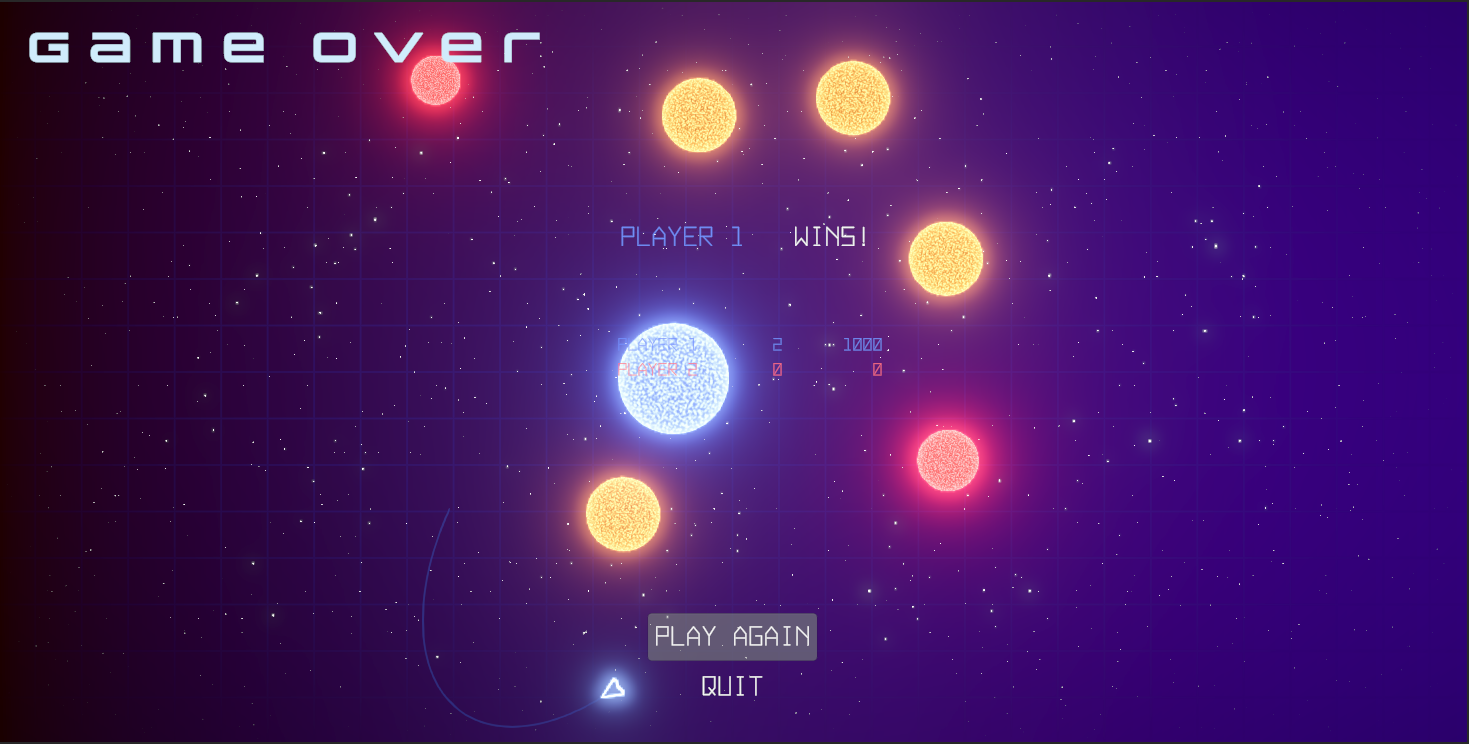1469x744 pixels.
Task: Click the large glowing white central star
Action: pos(673,378)
